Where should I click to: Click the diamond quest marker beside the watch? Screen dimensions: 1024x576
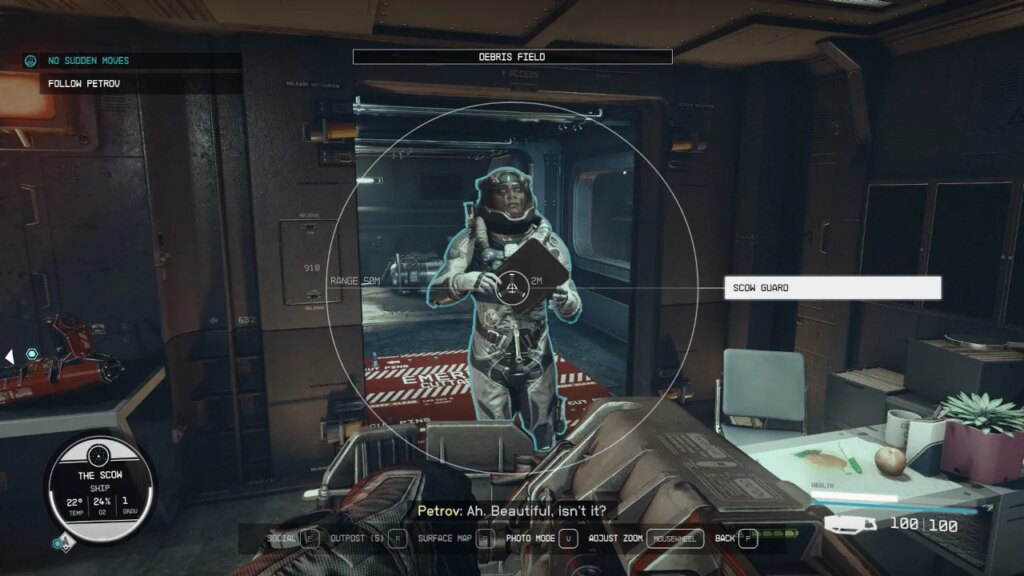pos(62,543)
